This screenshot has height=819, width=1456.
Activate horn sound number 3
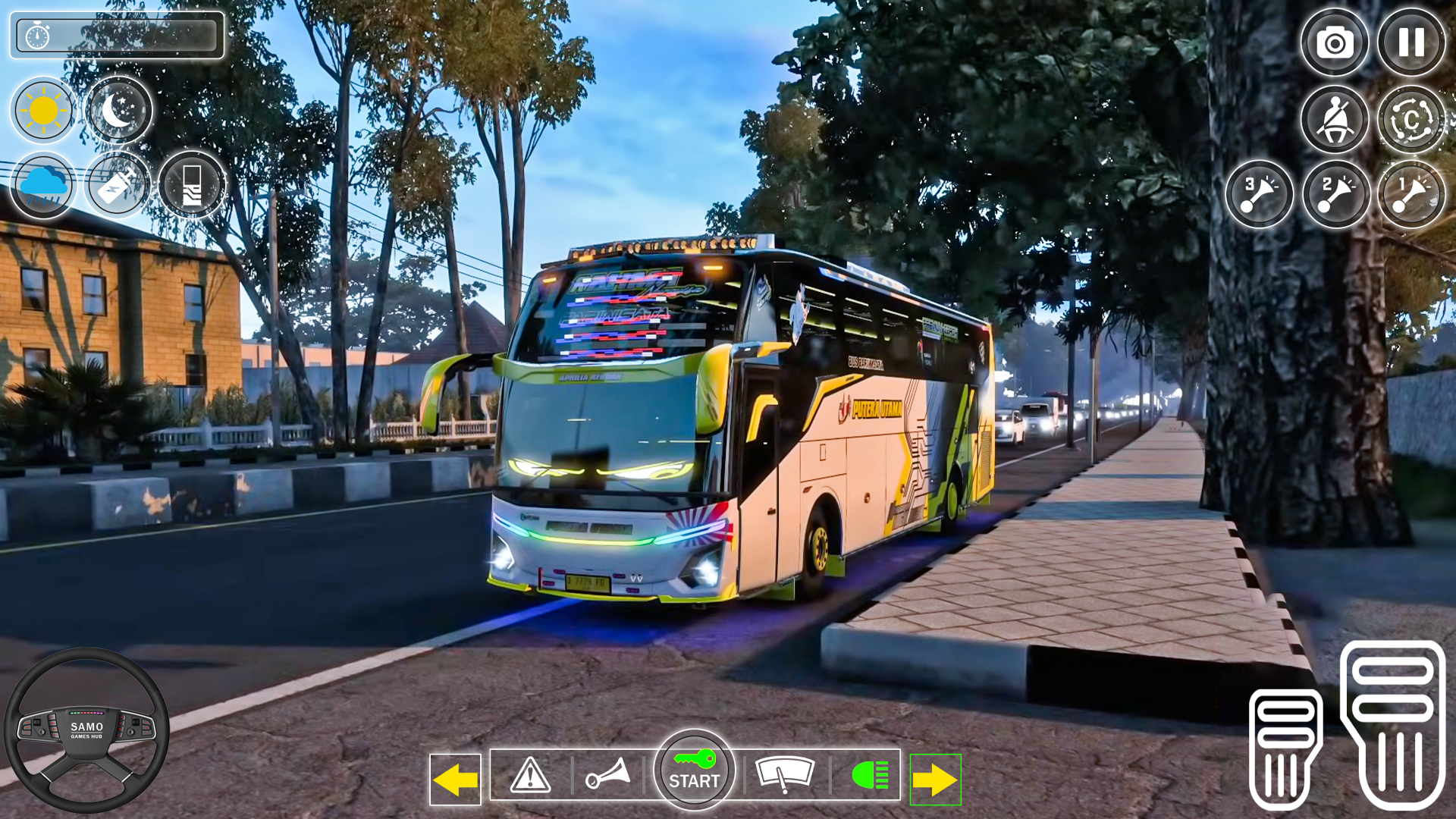[x=1259, y=193]
